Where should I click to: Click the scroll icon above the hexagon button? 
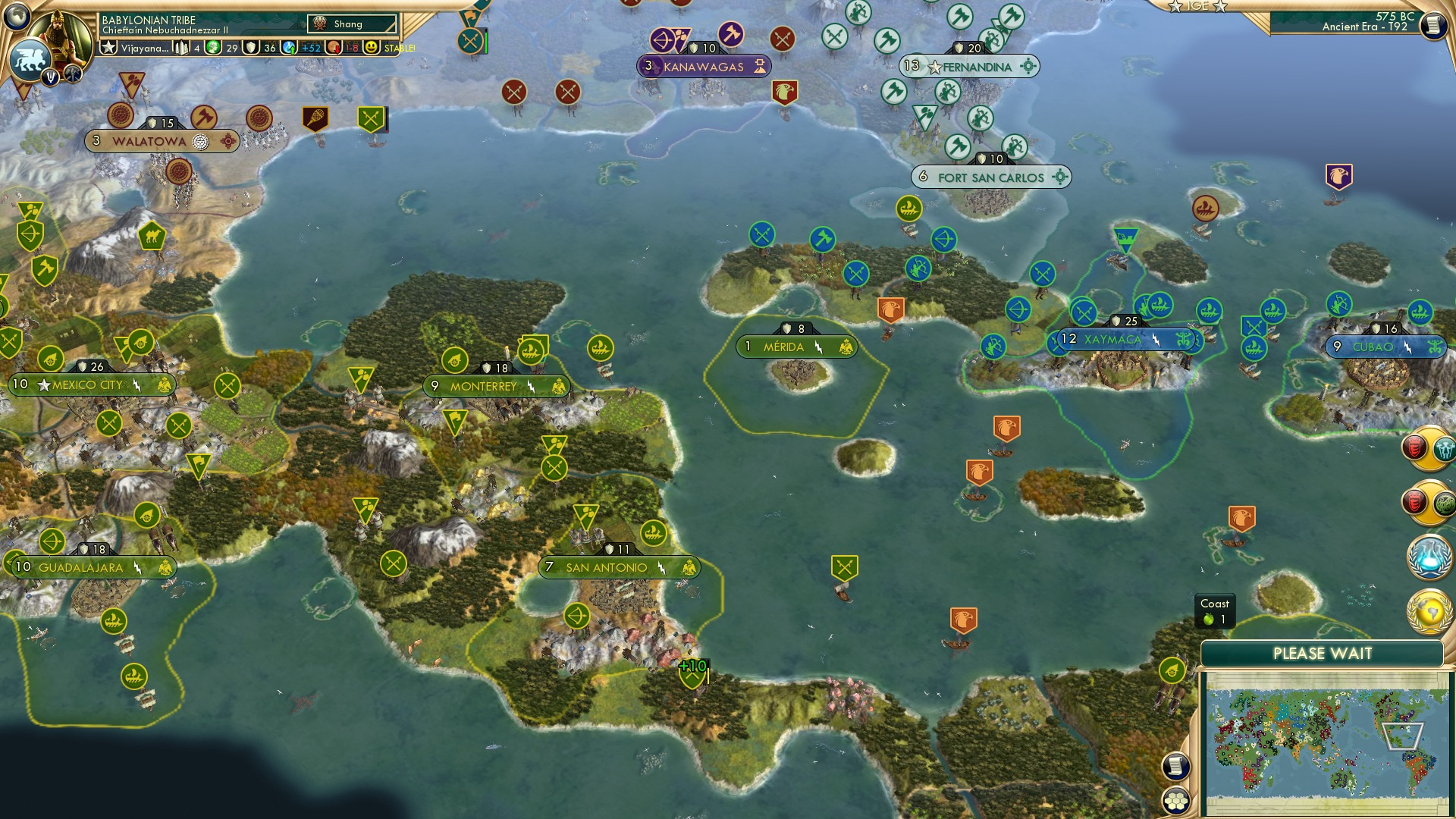click(x=1175, y=765)
